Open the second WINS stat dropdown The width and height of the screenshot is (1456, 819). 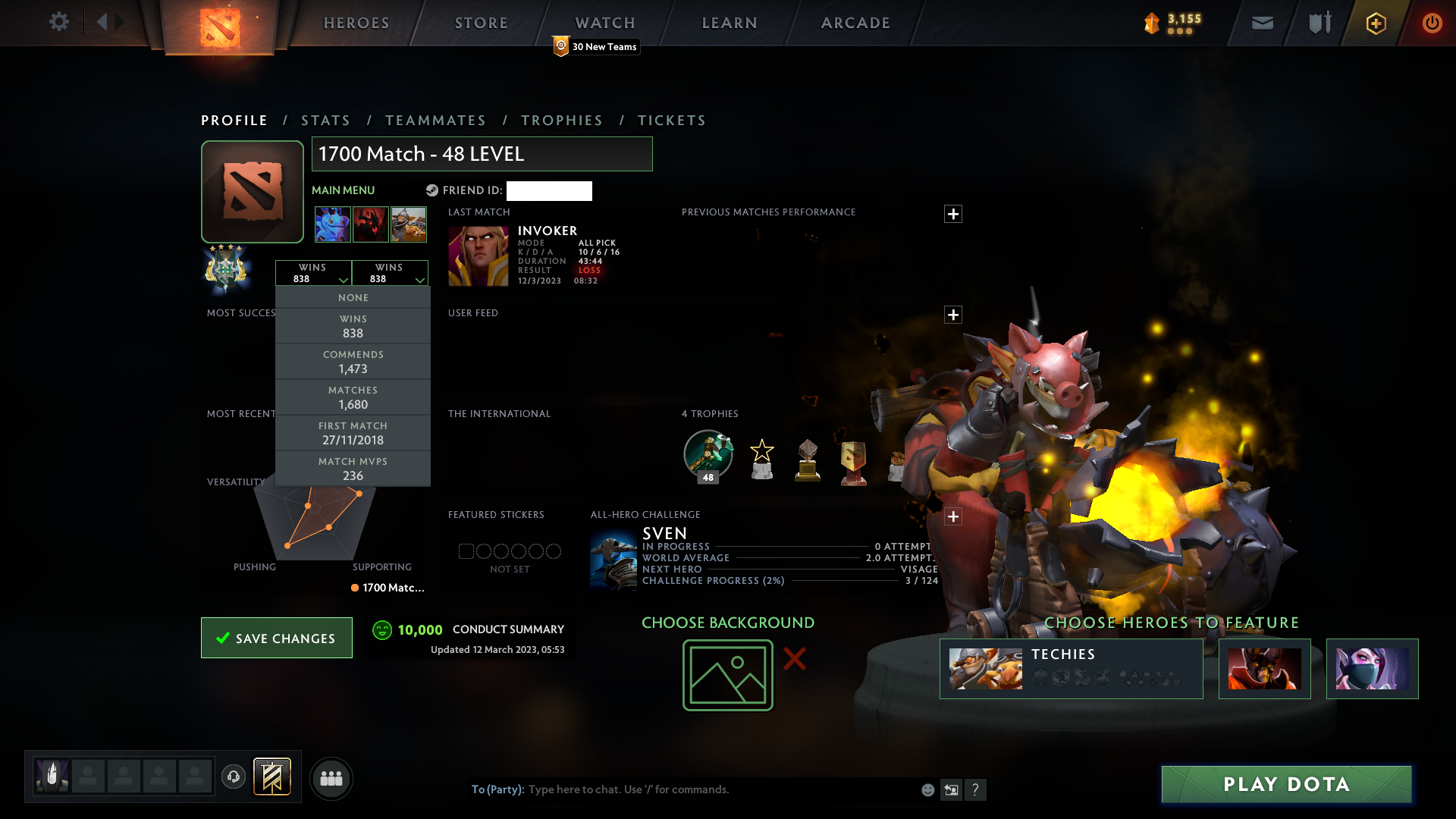point(391,272)
